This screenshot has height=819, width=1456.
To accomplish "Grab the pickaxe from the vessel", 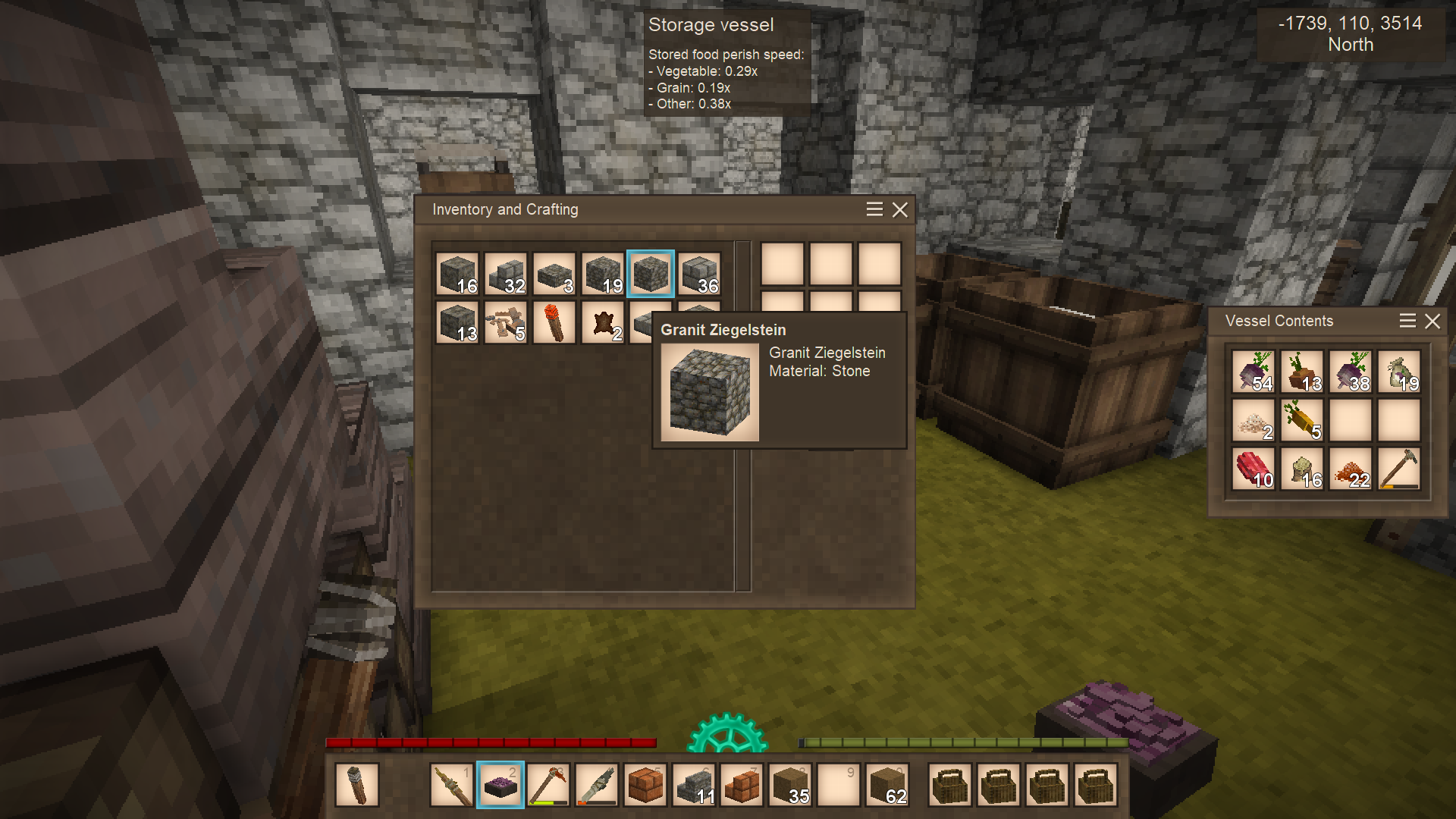I will tap(1399, 469).
